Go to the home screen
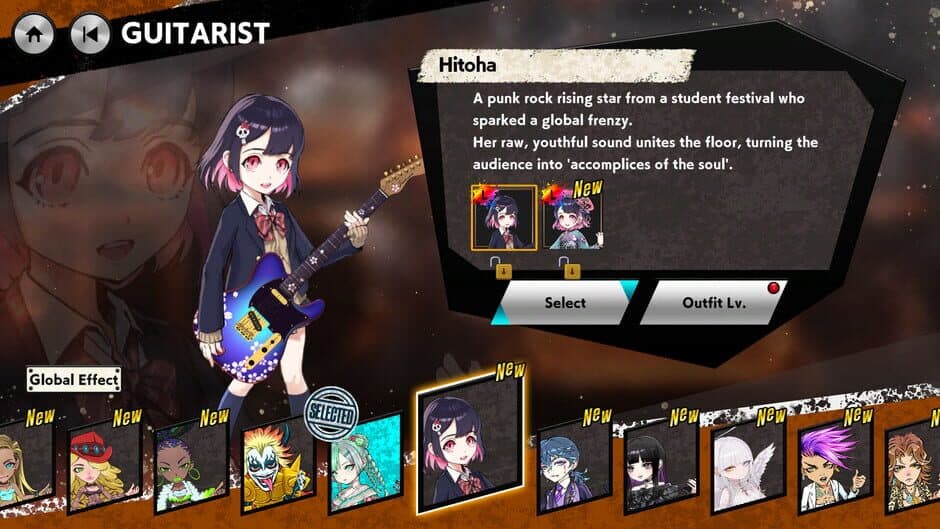 click(x=33, y=34)
